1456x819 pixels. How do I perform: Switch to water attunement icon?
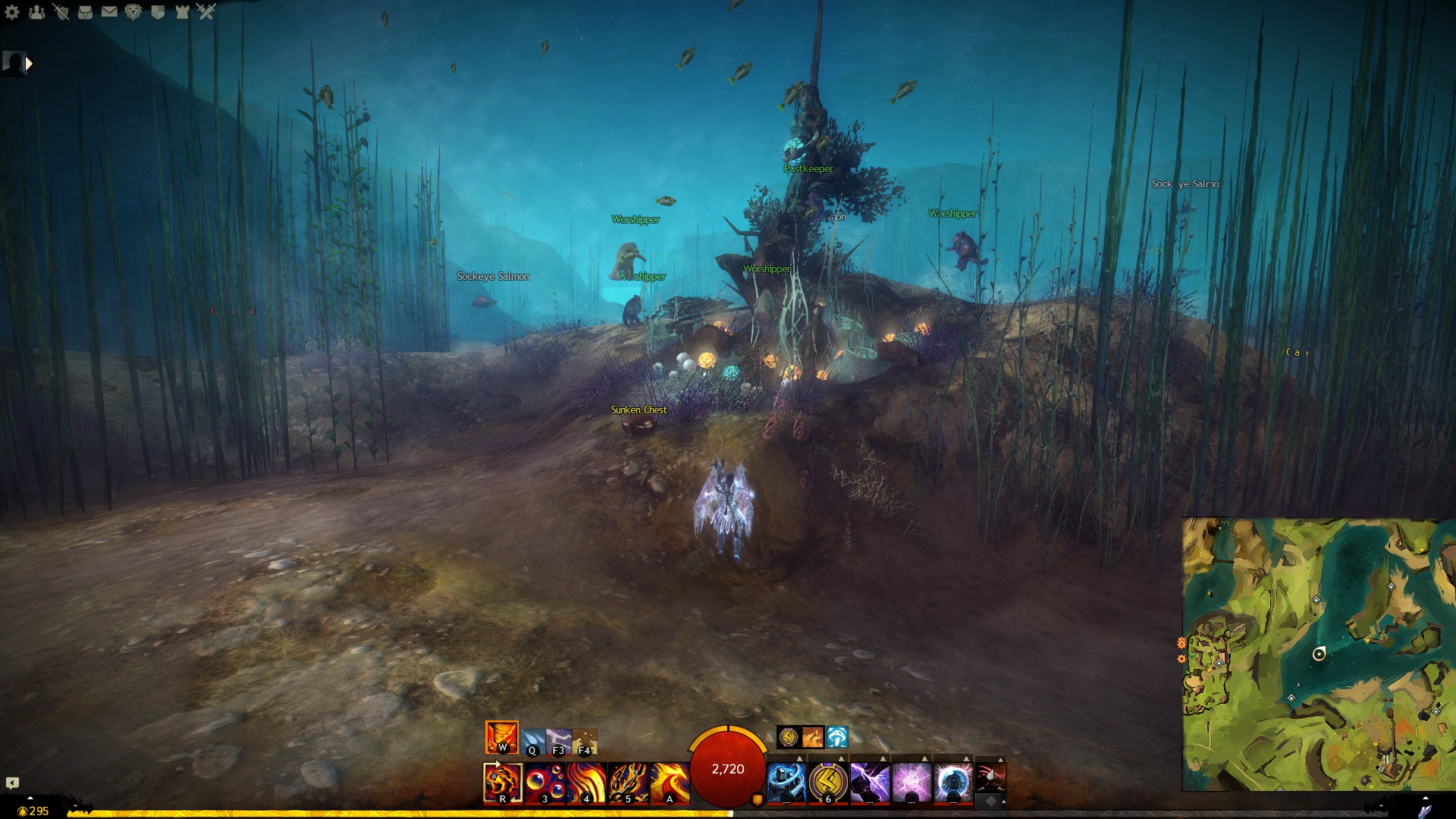[x=532, y=742]
